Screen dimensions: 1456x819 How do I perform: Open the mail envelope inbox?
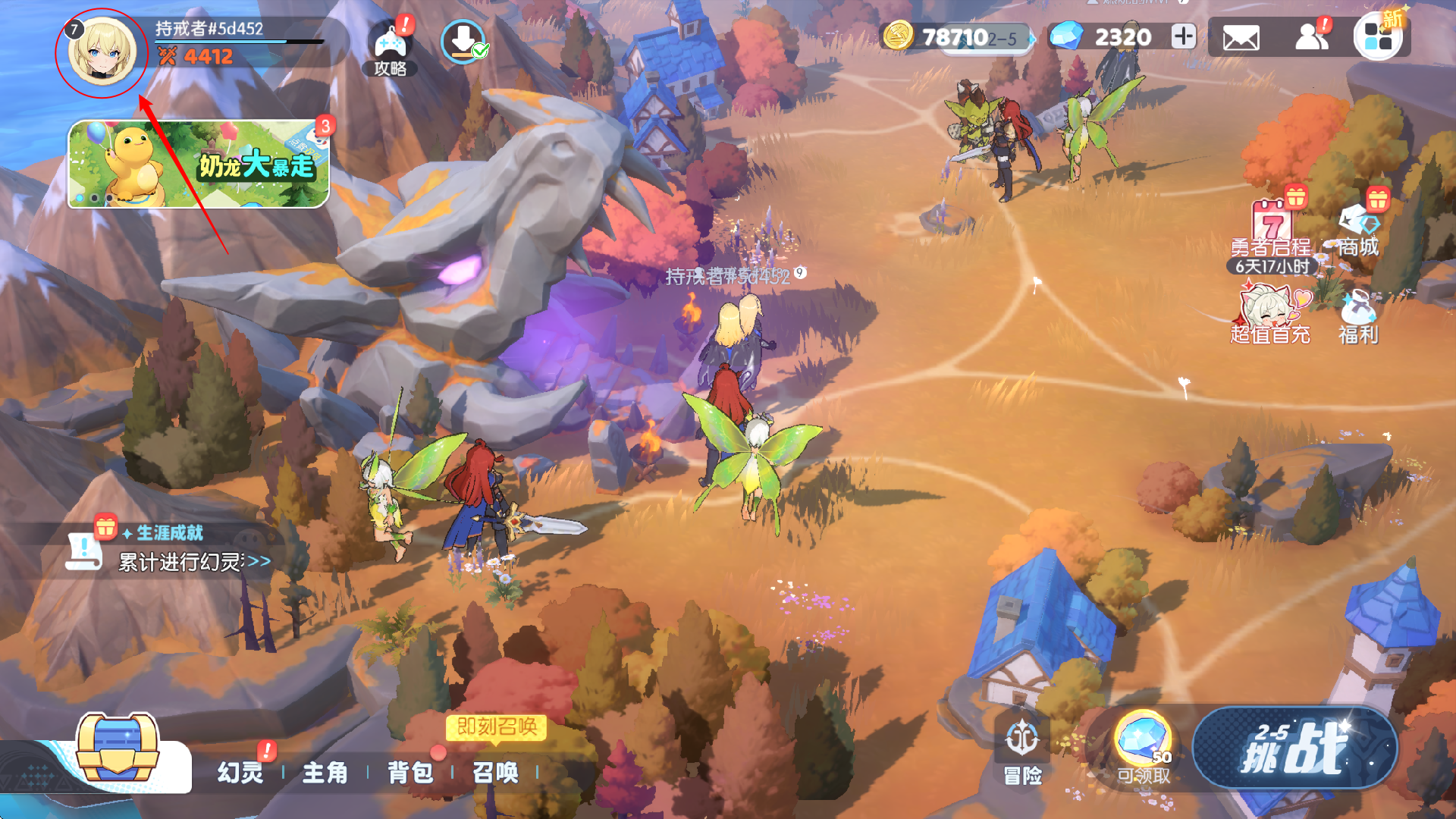click(1241, 37)
